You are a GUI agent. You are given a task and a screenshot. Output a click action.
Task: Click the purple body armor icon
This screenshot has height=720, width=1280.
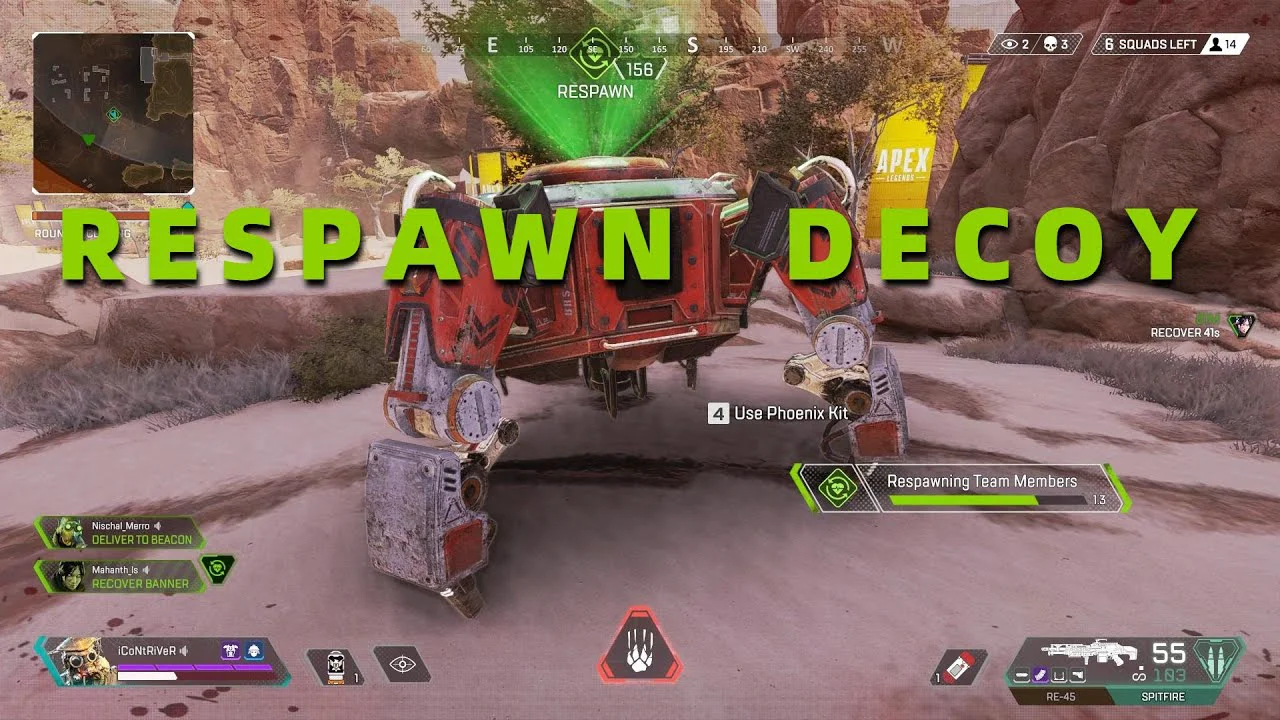coord(229,651)
